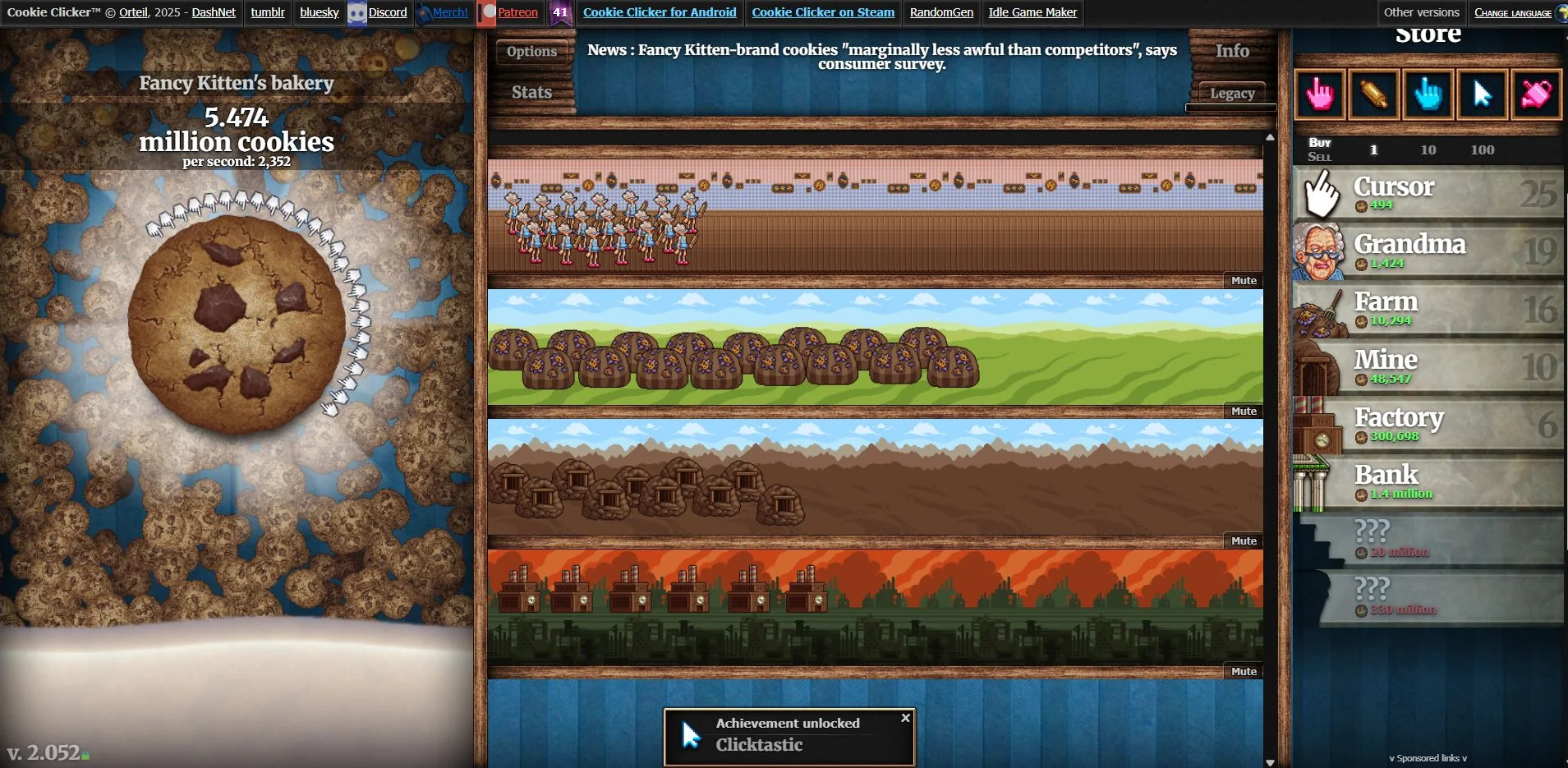Open the Stats tab

click(x=530, y=92)
